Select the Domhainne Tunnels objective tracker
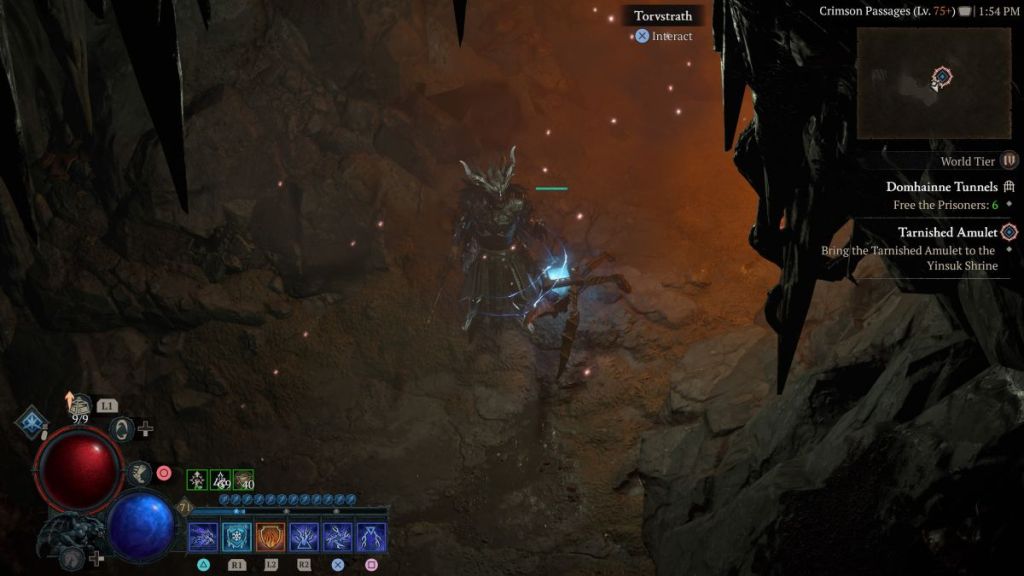 click(x=941, y=186)
